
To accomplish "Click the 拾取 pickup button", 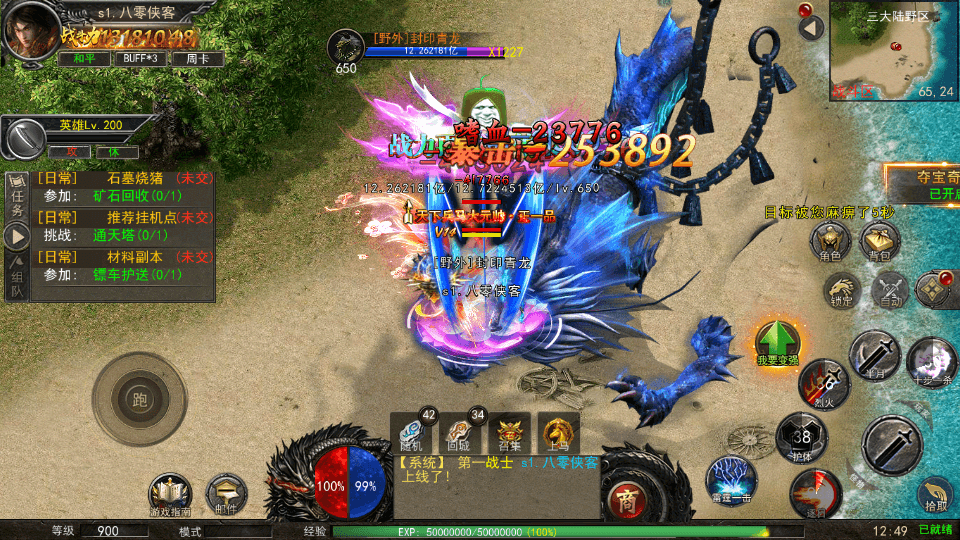I will 935,493.
